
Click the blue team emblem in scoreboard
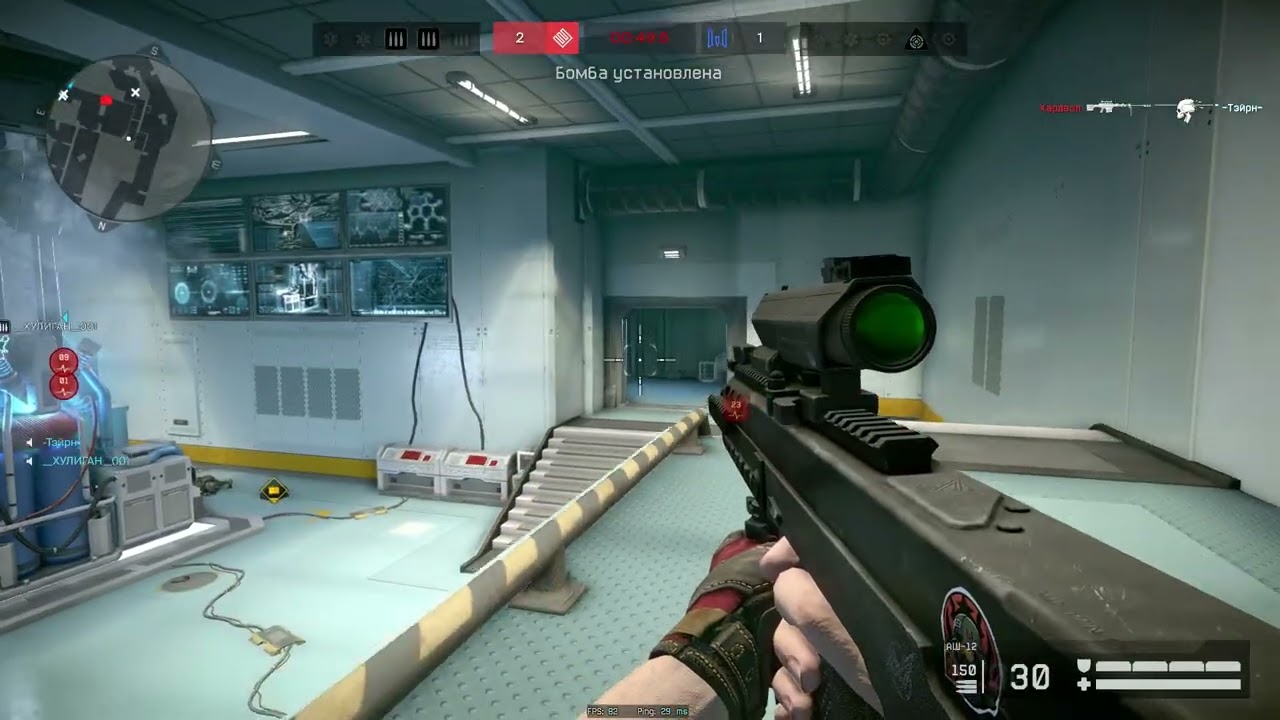717,39
